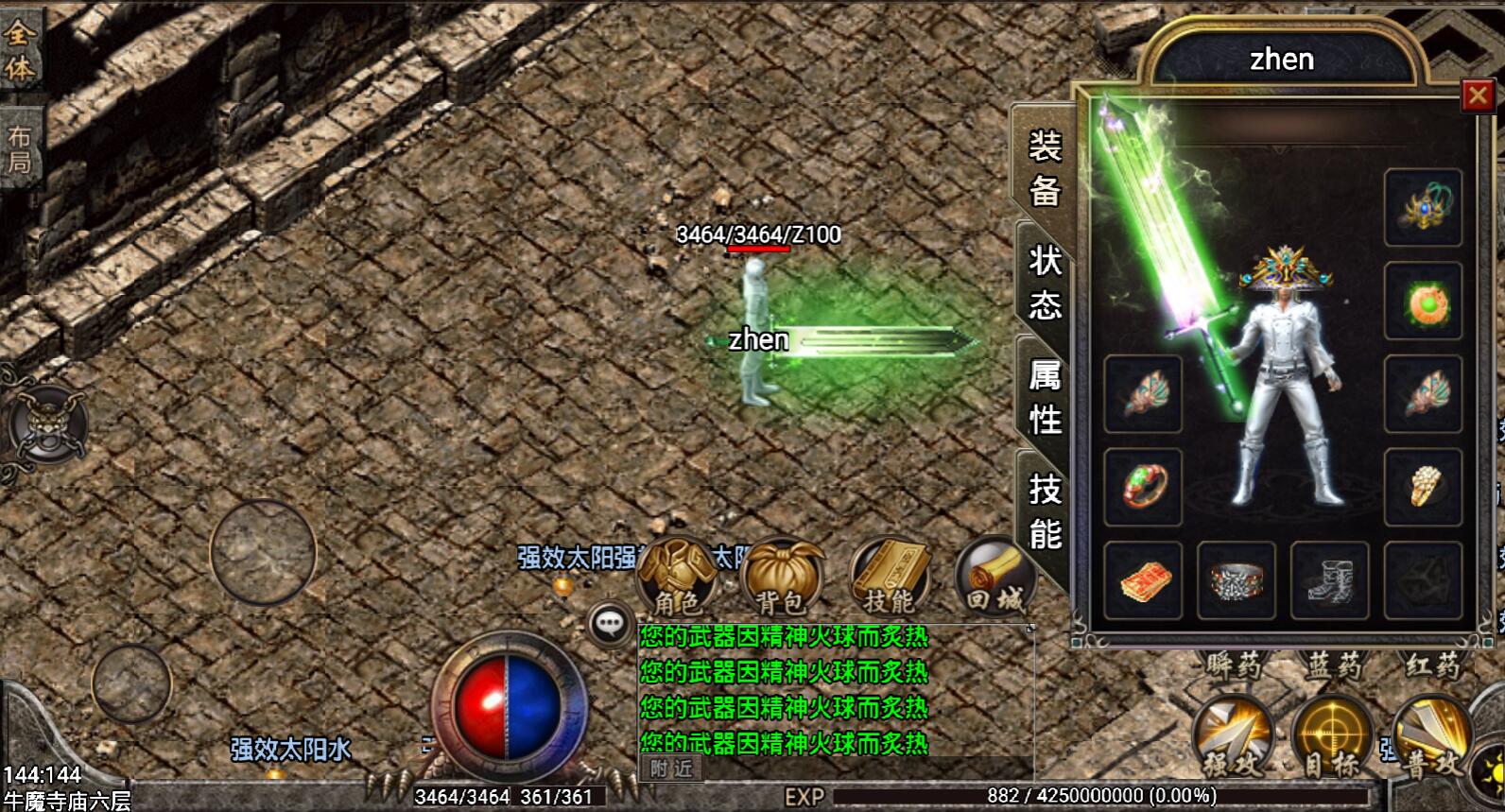Switch to the 状态 status tab
The image size is (1505, 812).
[x=1045, y=282]
